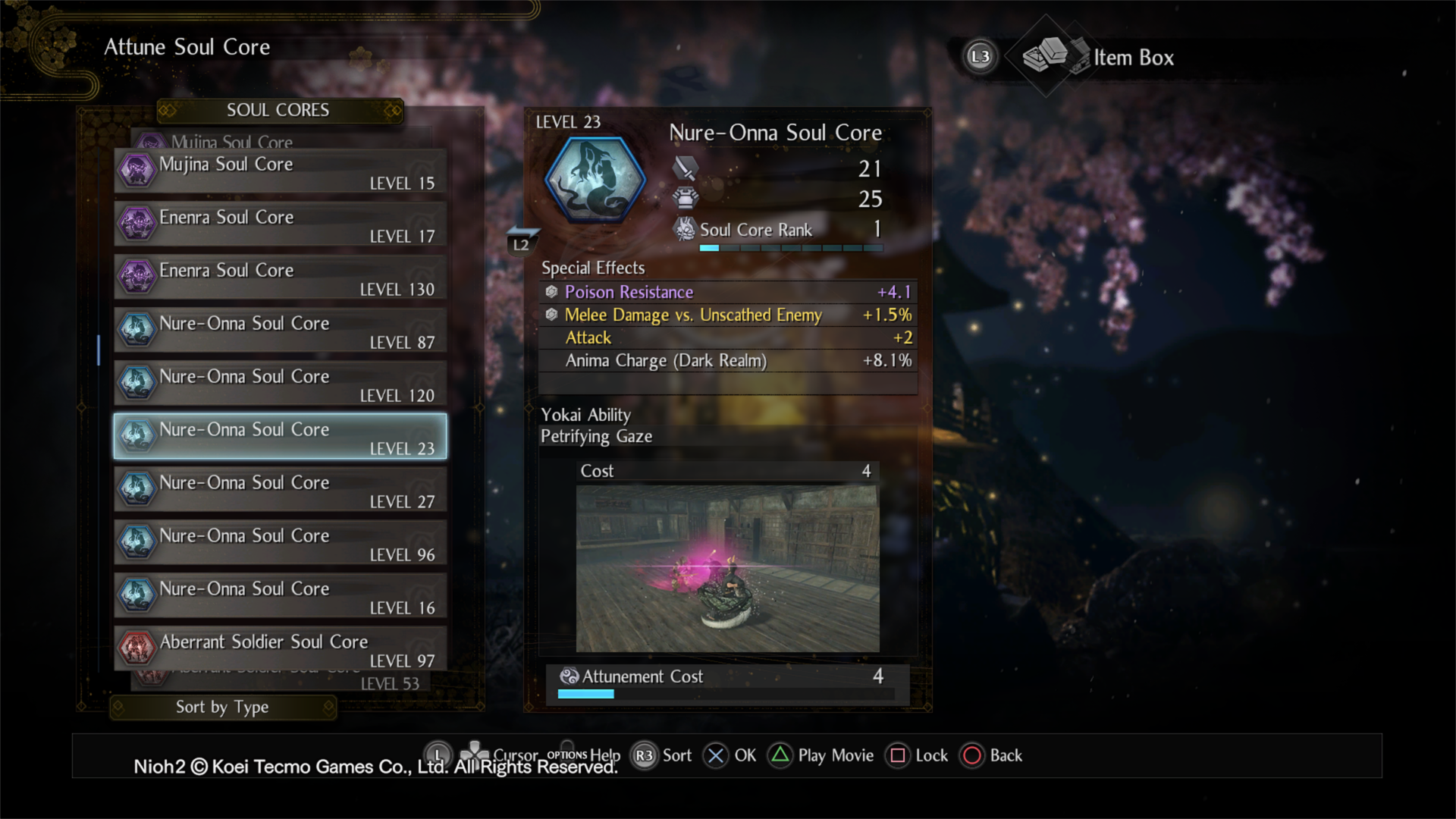The width and height of the screenshot is (1456, 819).
Task: Lock the selected soul core
Action: tap(898, 755)
